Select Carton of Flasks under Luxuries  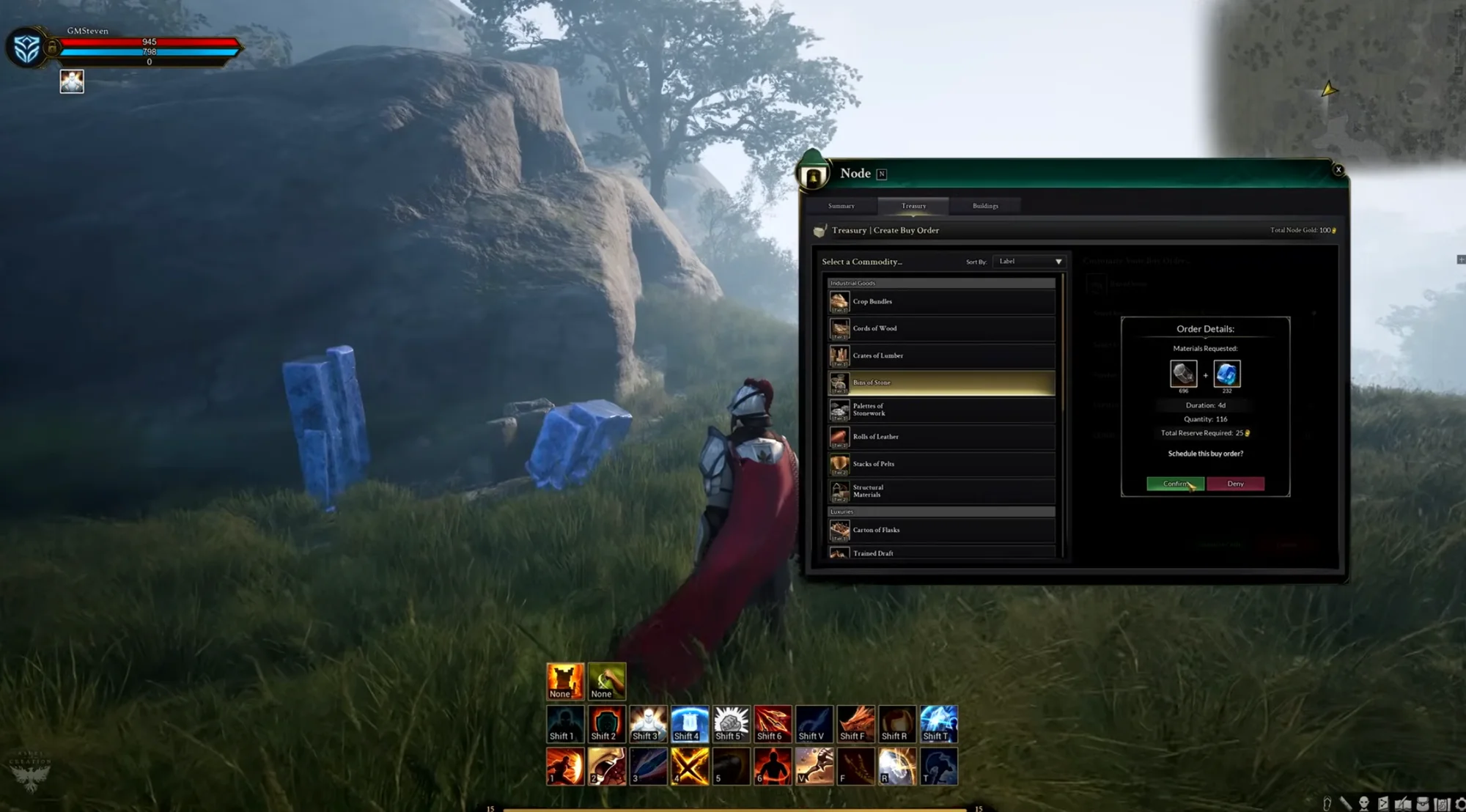coord(941,530)
